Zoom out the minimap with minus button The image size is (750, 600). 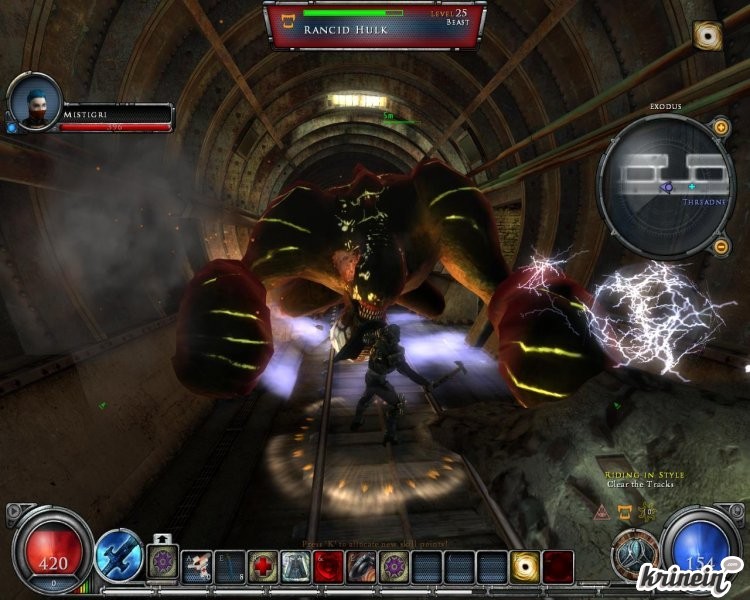tap(720, 246)
